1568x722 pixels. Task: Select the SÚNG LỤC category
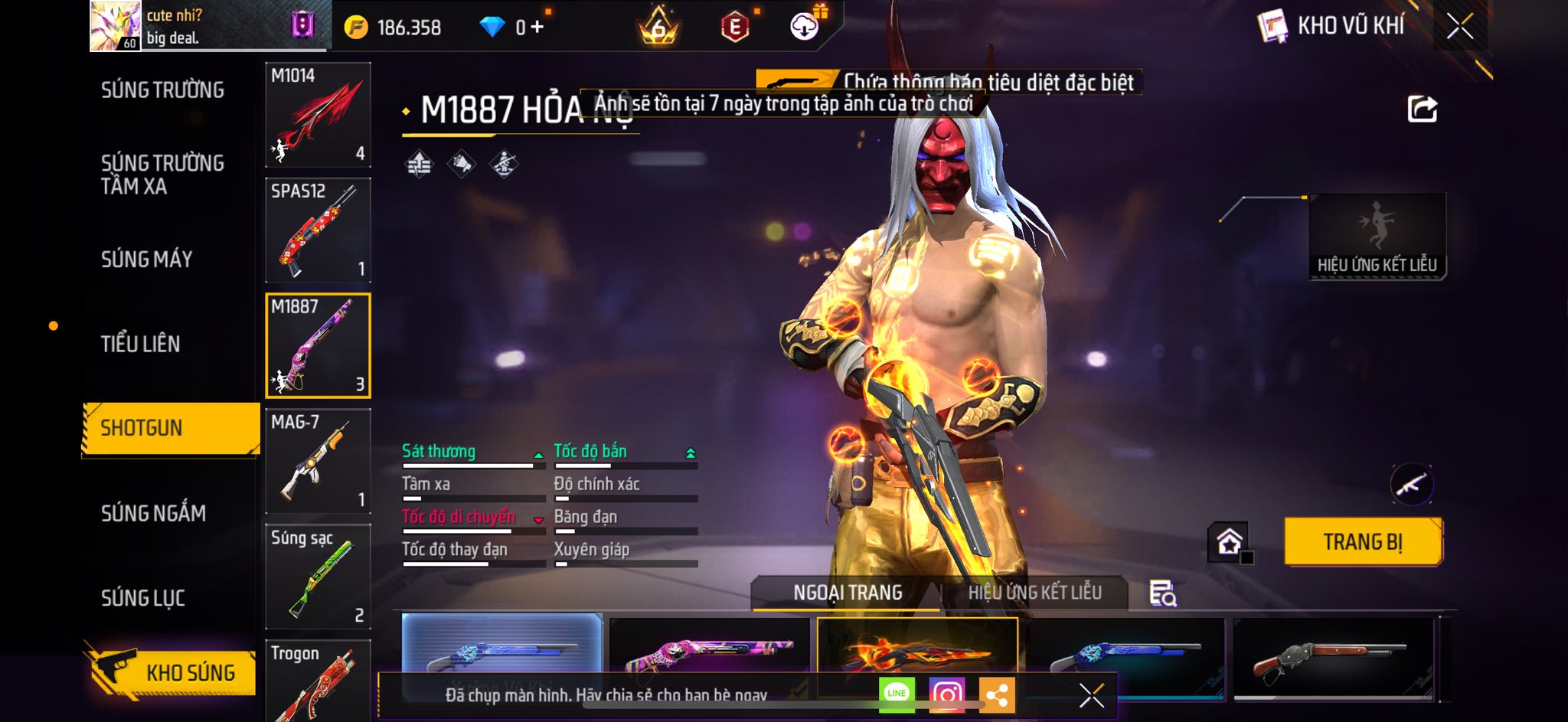pyautogui.click(x=143, y=598)
